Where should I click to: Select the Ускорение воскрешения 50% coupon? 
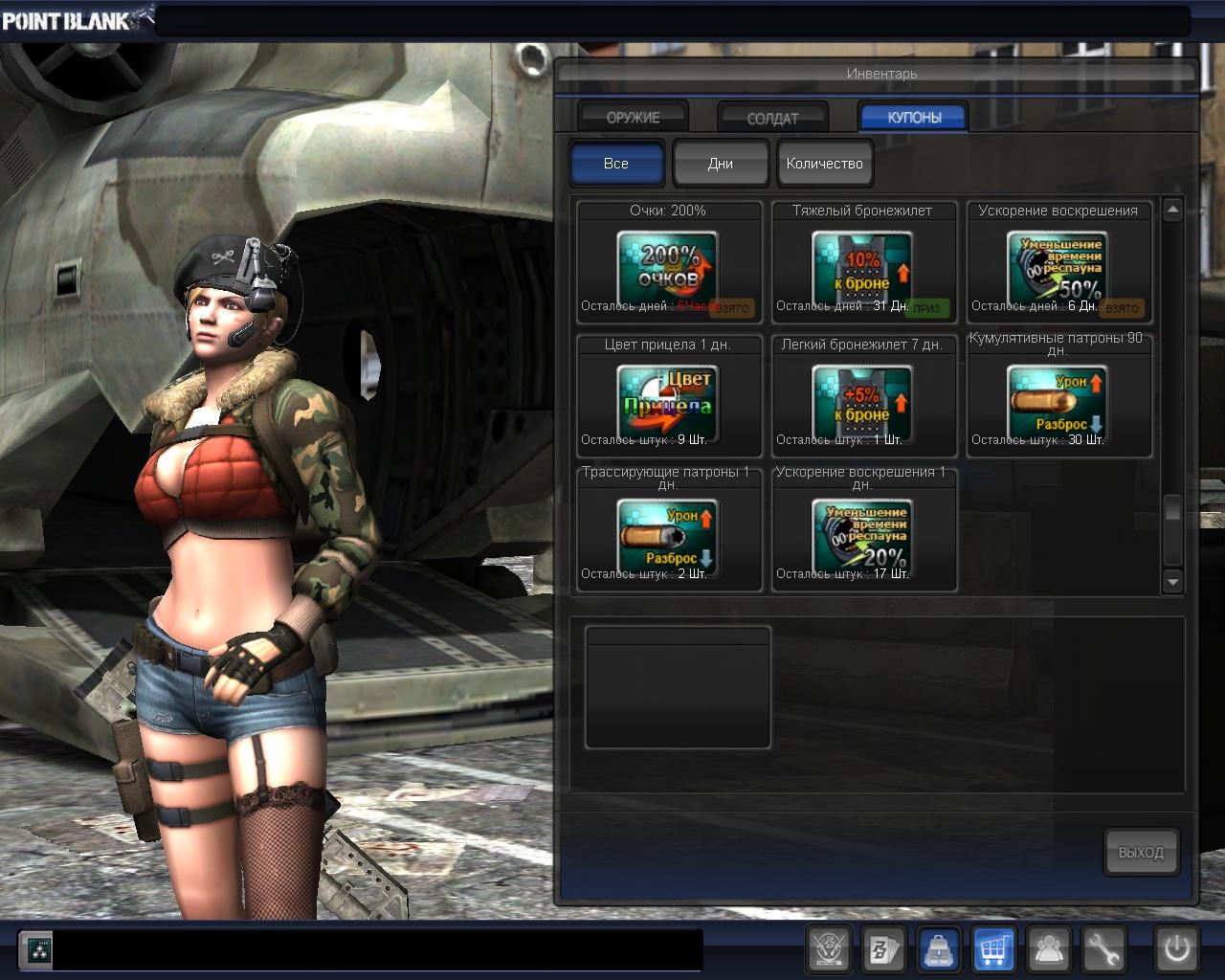[x=1058, y=263]
